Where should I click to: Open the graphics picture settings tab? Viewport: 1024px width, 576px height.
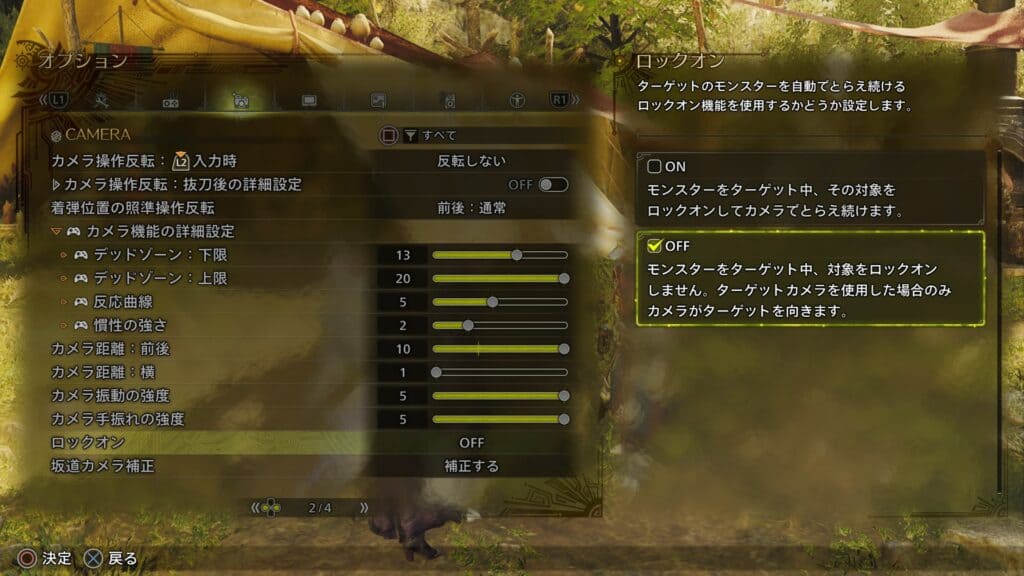(378, 101)
